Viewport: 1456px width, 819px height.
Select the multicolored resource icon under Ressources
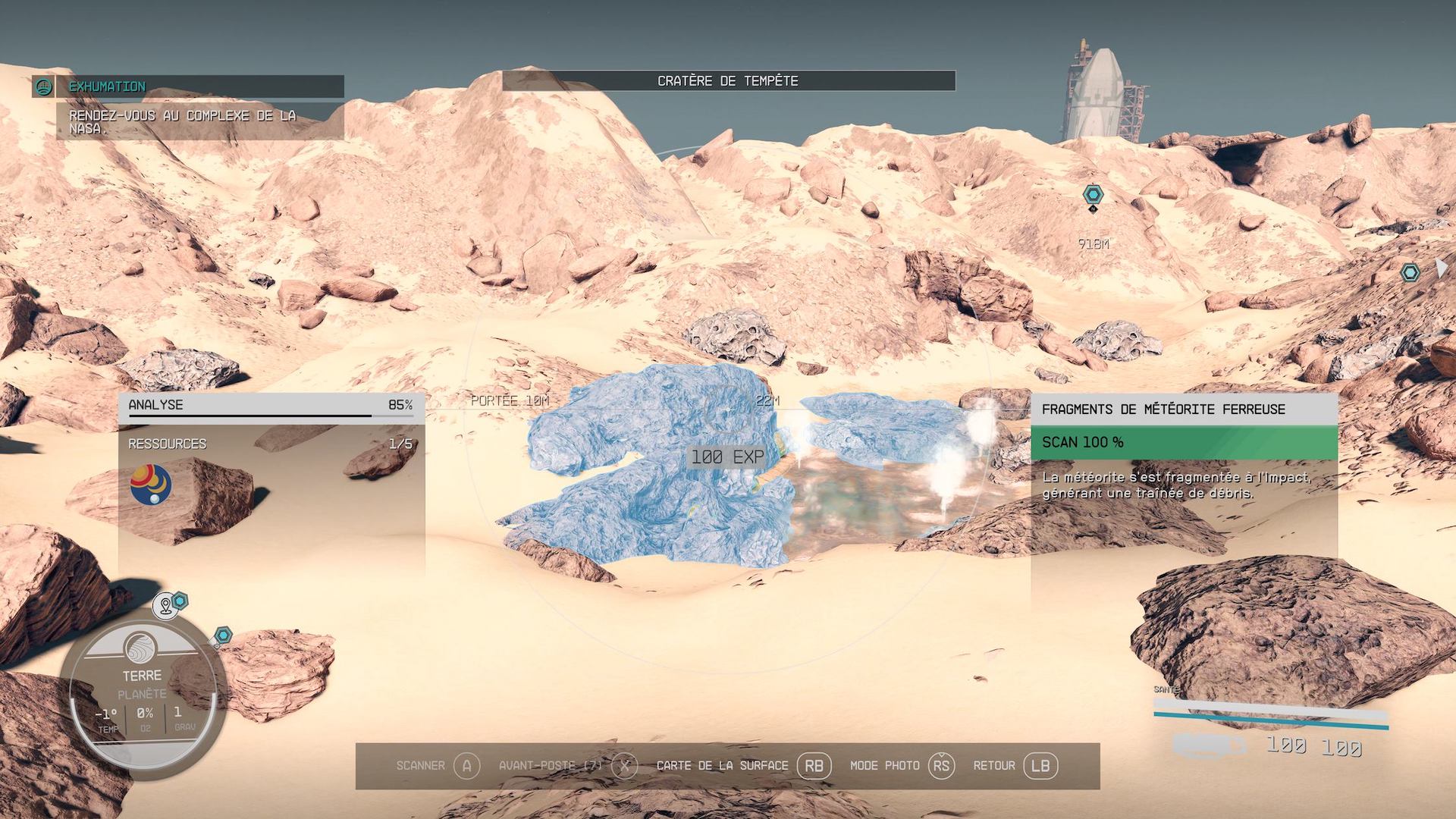151,485
